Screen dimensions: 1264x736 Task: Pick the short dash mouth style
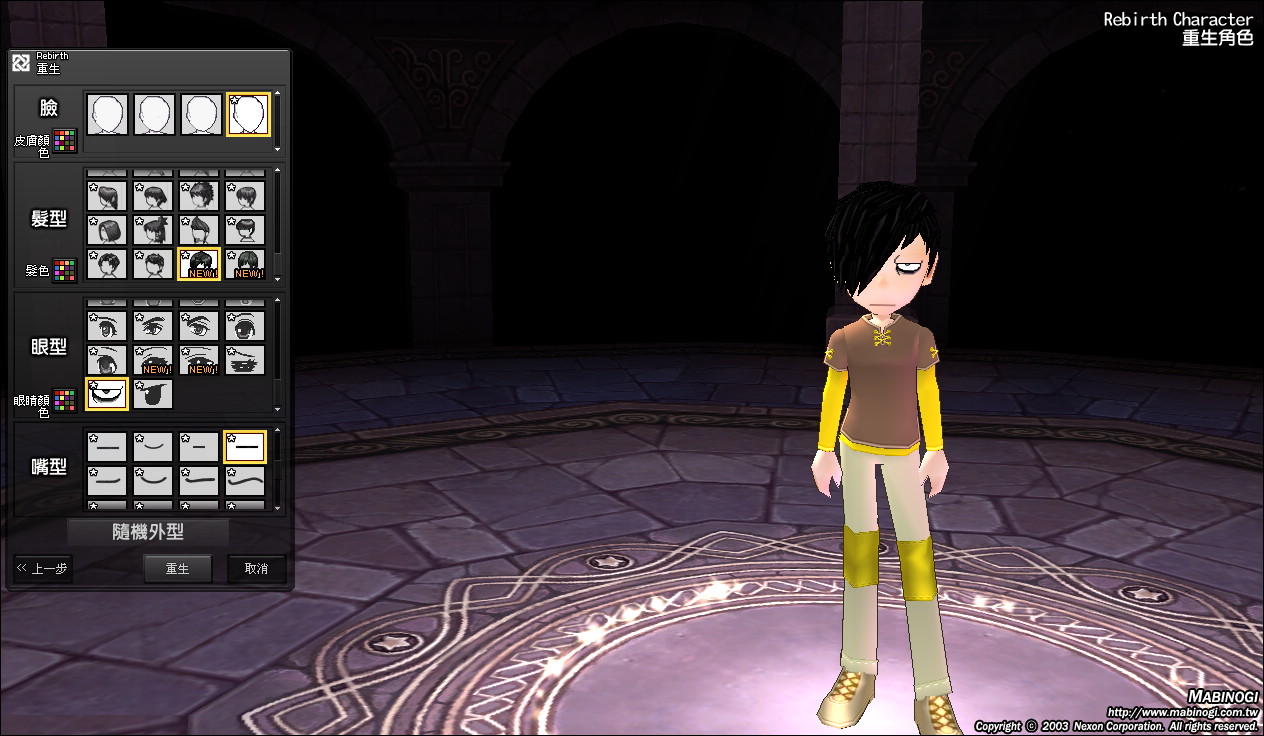click(199, 447)
